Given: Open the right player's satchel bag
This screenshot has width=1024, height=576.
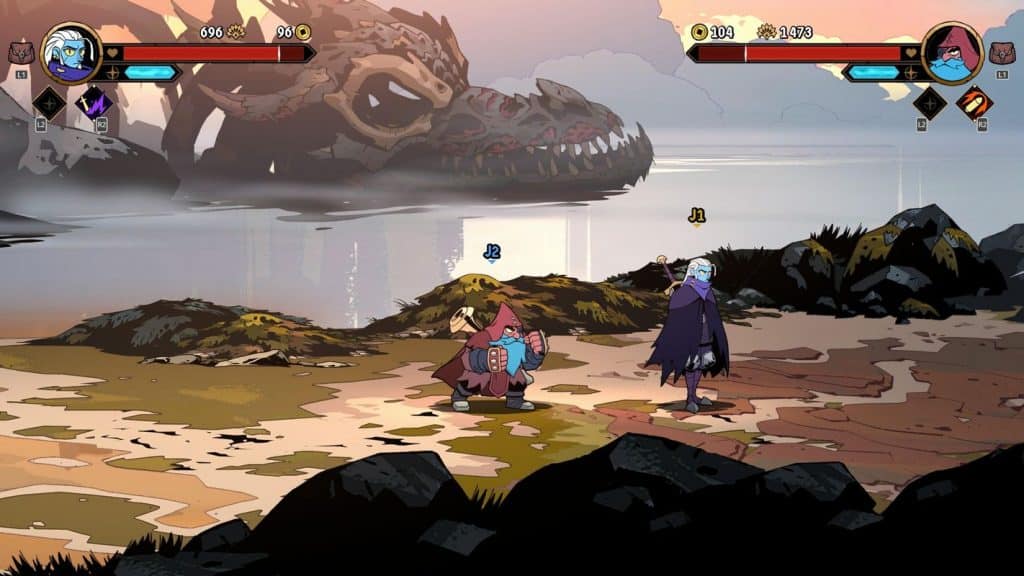Looking at the screenshot, I should (1001, 52).
